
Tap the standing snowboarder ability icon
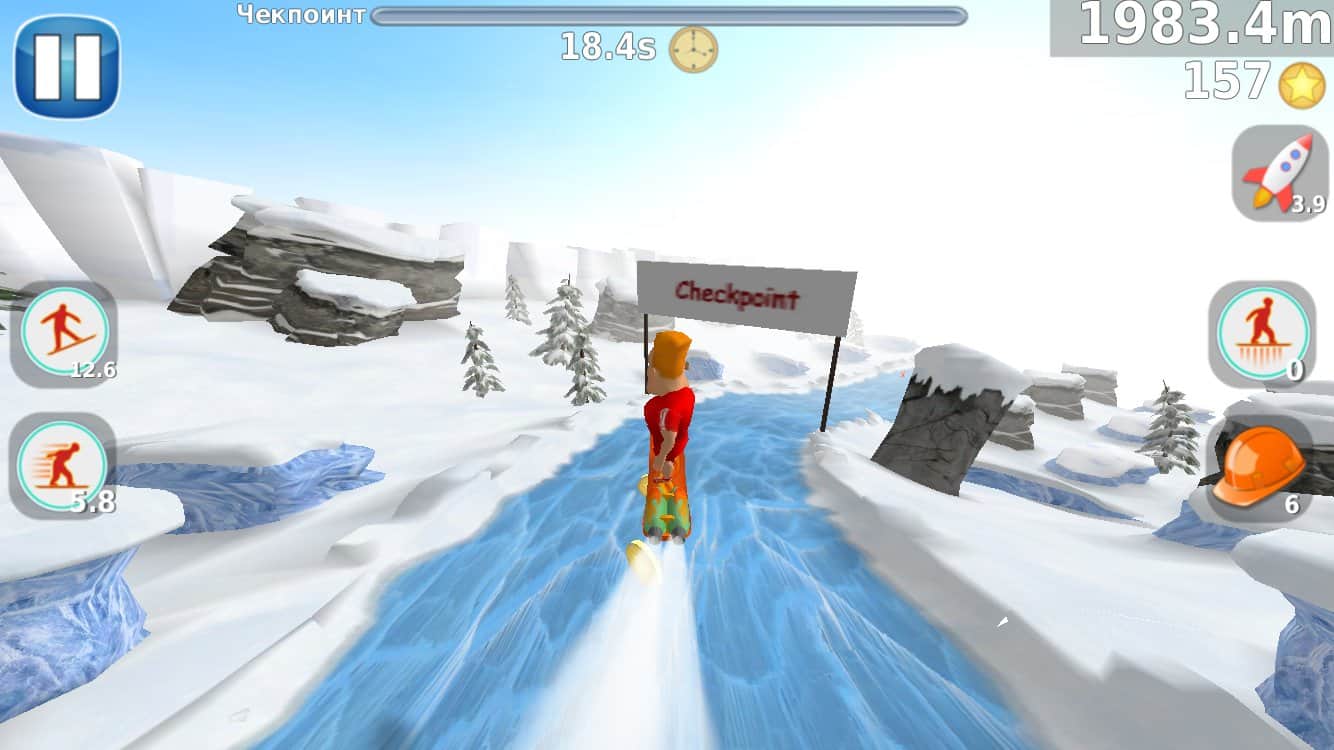[x=1262, y=333]
